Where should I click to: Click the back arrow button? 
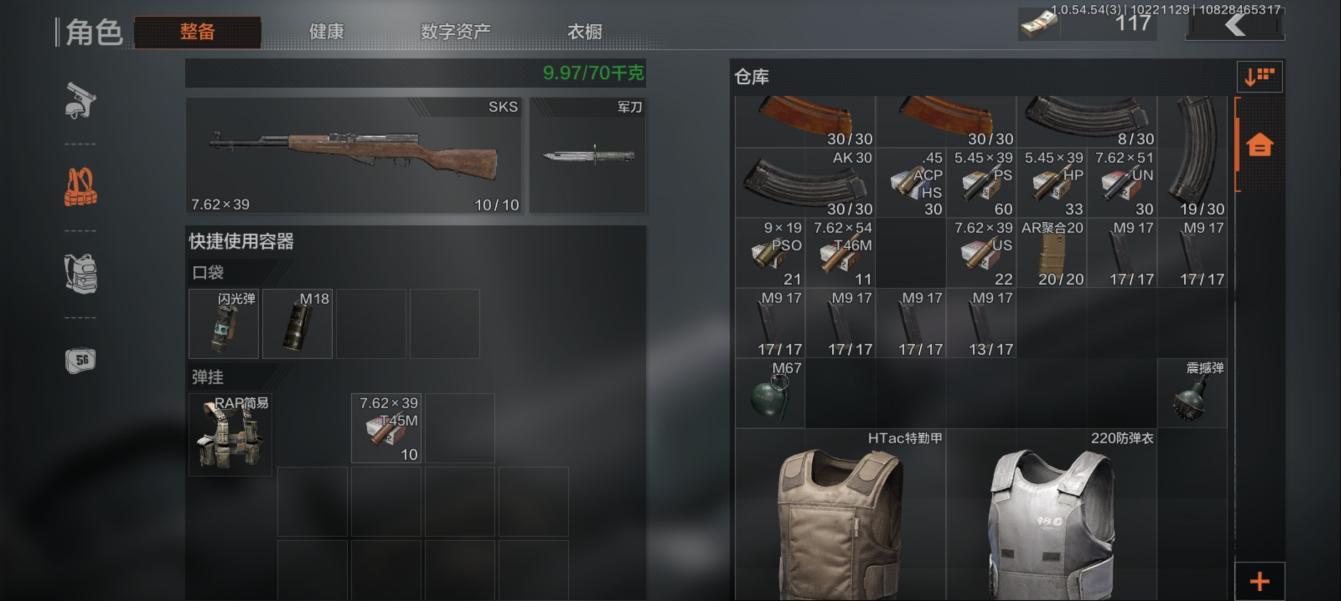1235,24
